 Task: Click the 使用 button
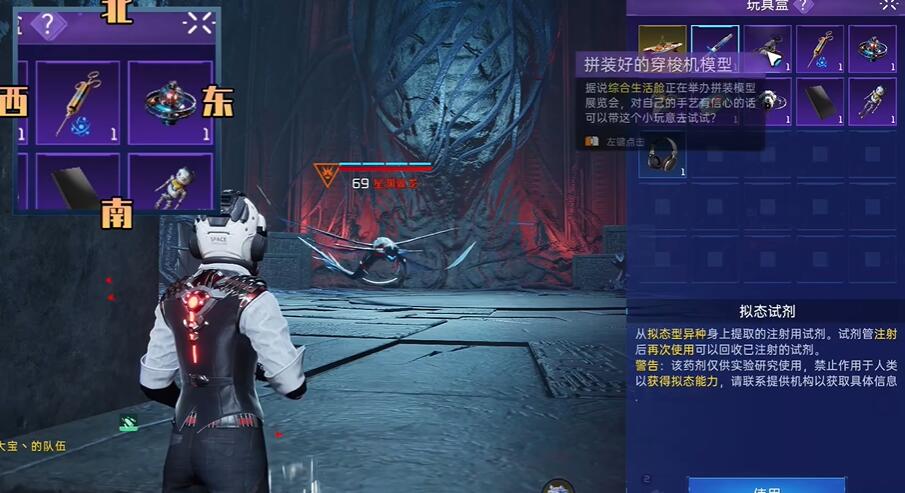[x=766, y=487]
